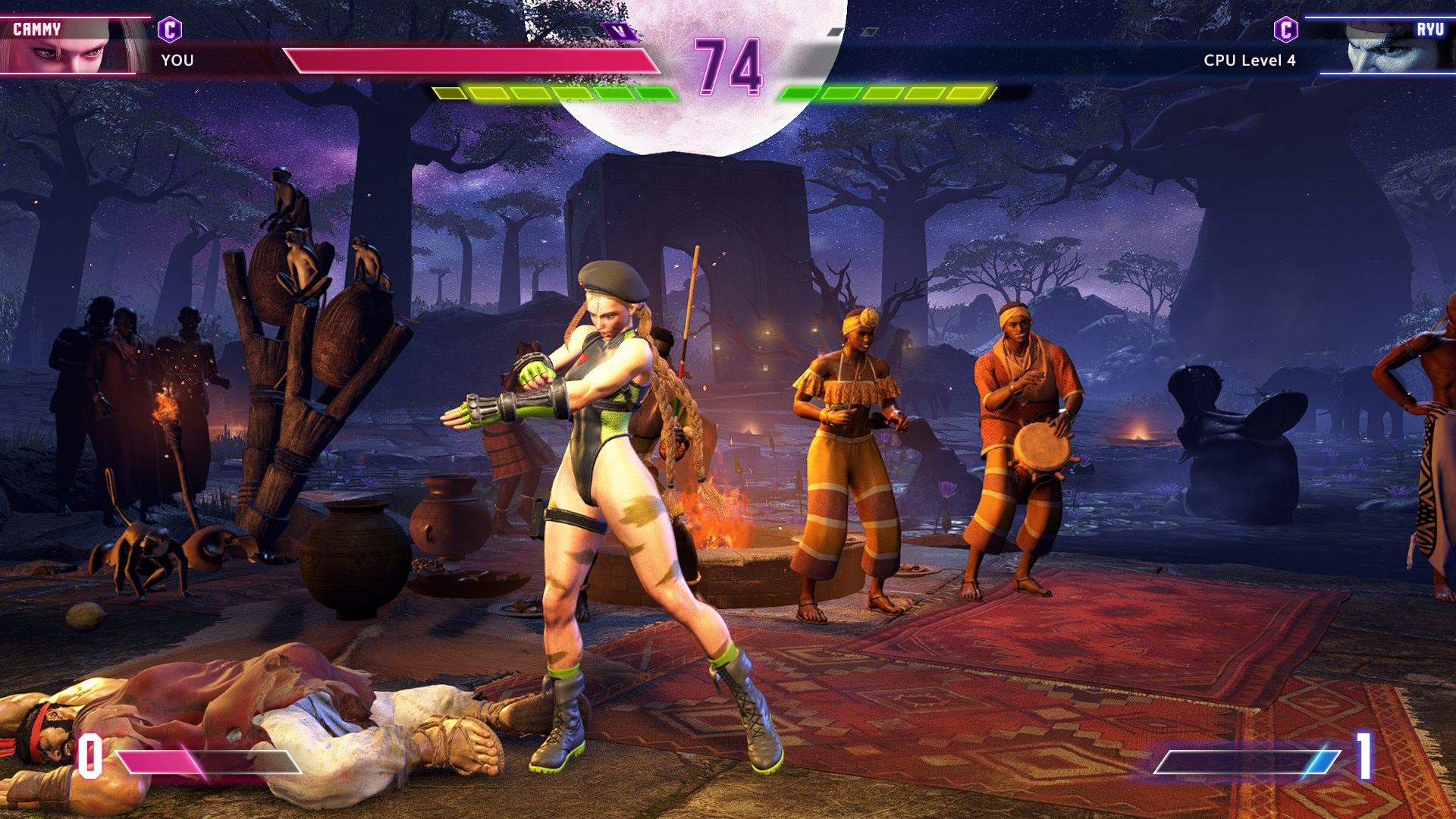The width and height of the screenshot is (1456, 819).
Task: Click the control type badge above CPU Level 4
Action: point(1285,30)
